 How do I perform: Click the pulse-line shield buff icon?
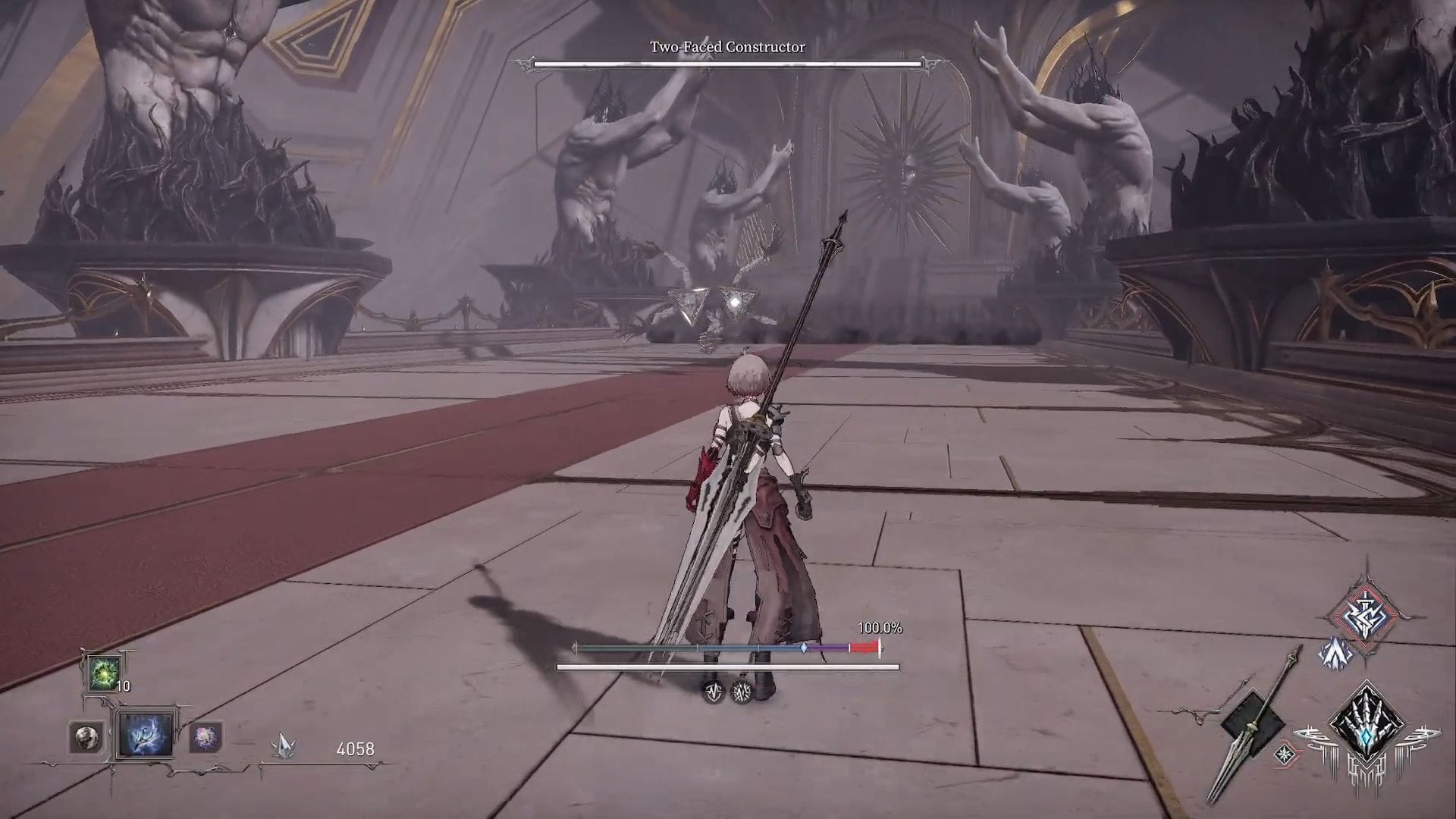click(x=713, y=692)
